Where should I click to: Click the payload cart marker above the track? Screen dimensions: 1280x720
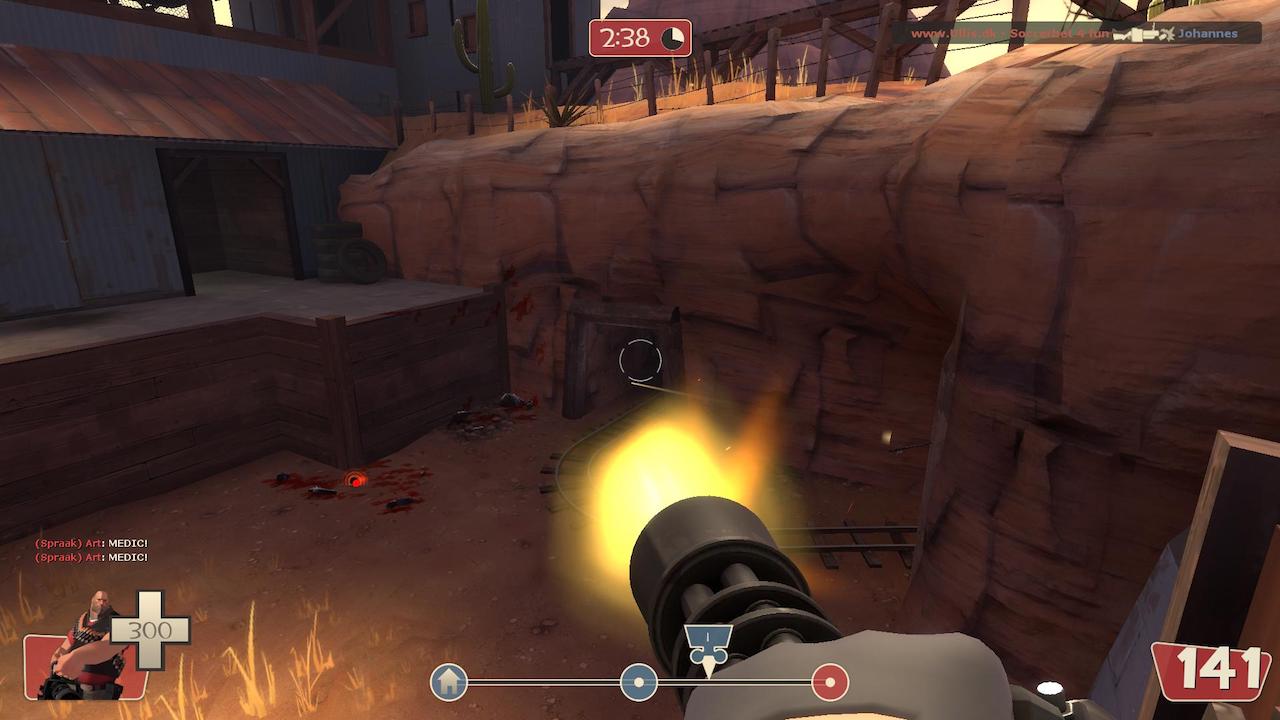click(x=709, y=642)
